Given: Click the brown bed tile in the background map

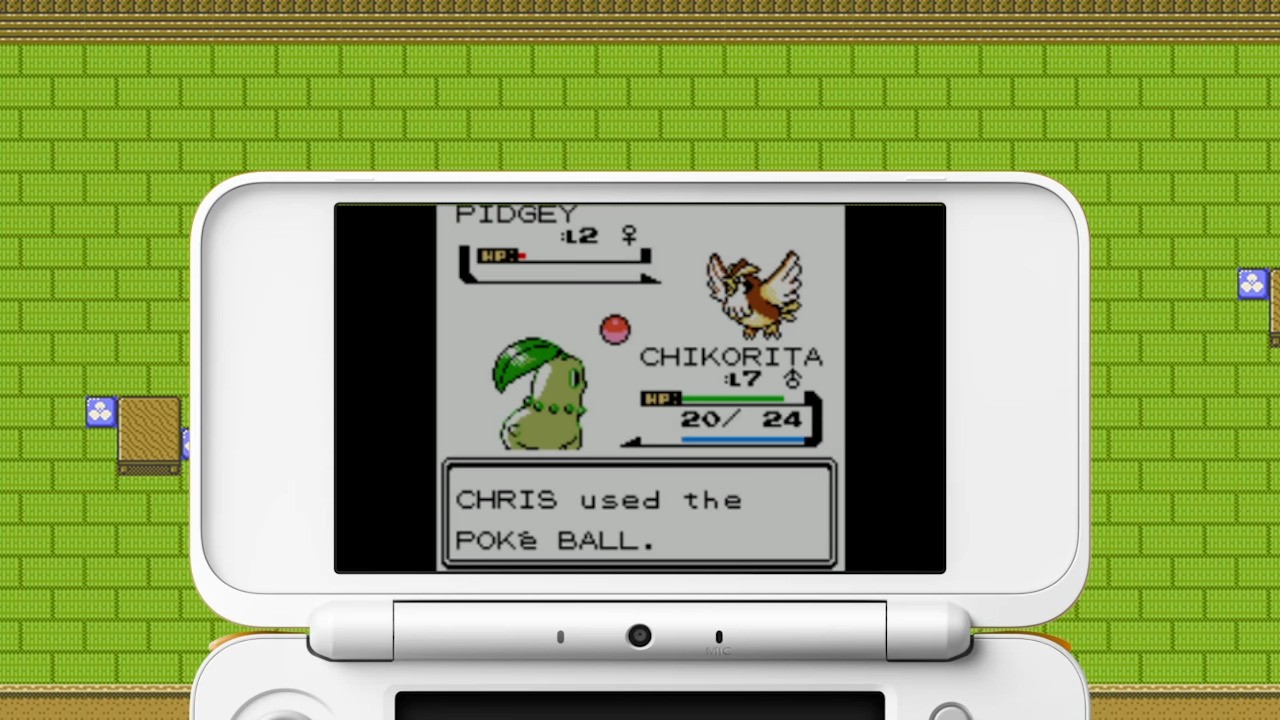Looking at the screenshot, I should [147, 432].
